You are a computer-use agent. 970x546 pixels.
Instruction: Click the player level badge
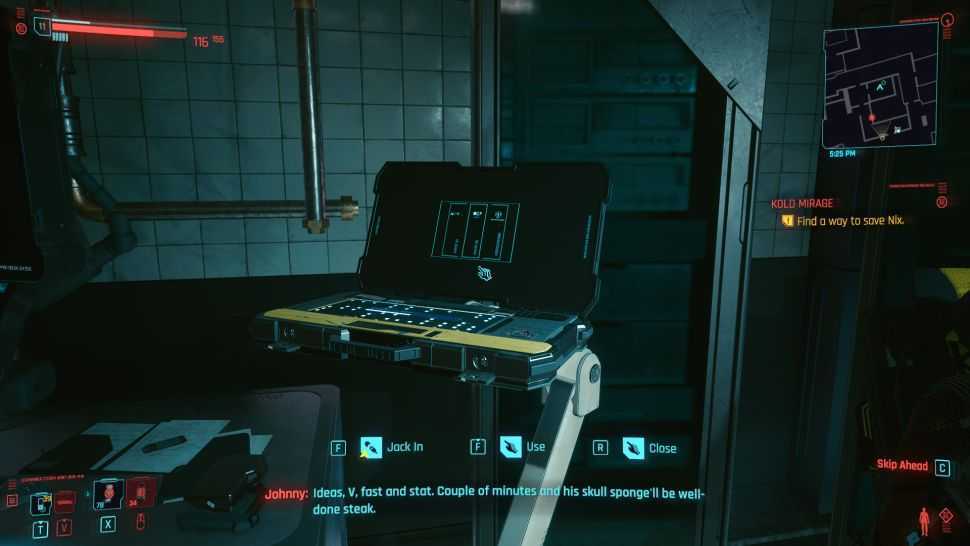(41, 25)
